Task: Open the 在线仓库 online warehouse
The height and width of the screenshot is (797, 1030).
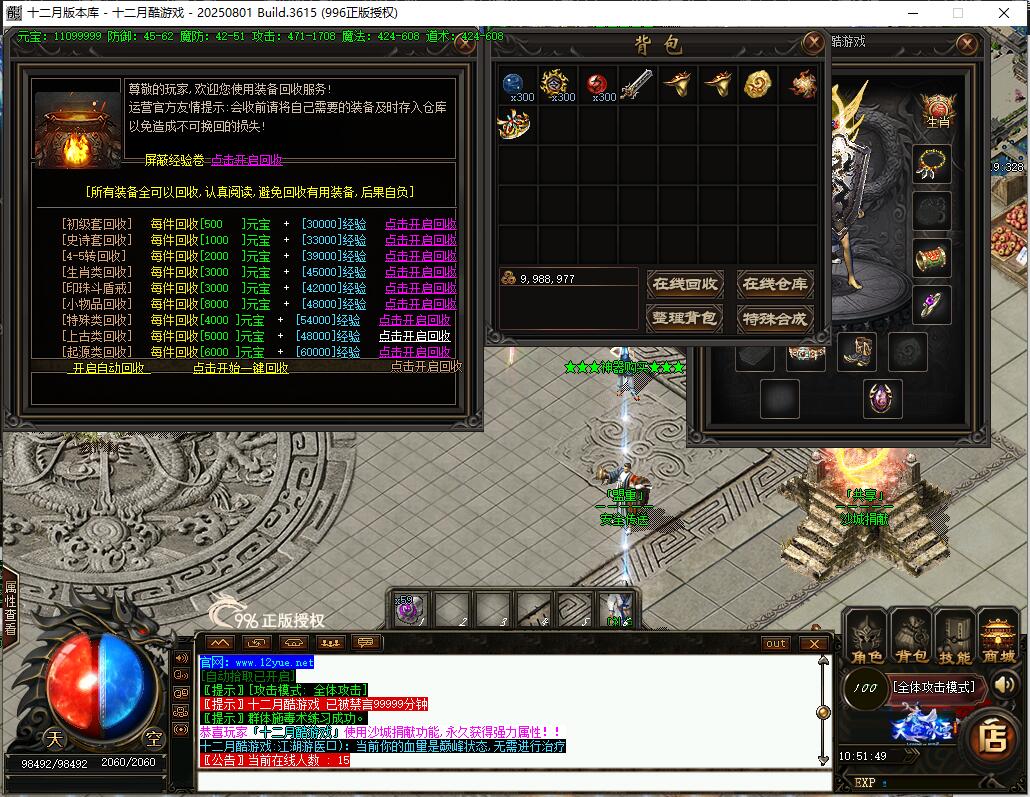Action: (775, 284)
